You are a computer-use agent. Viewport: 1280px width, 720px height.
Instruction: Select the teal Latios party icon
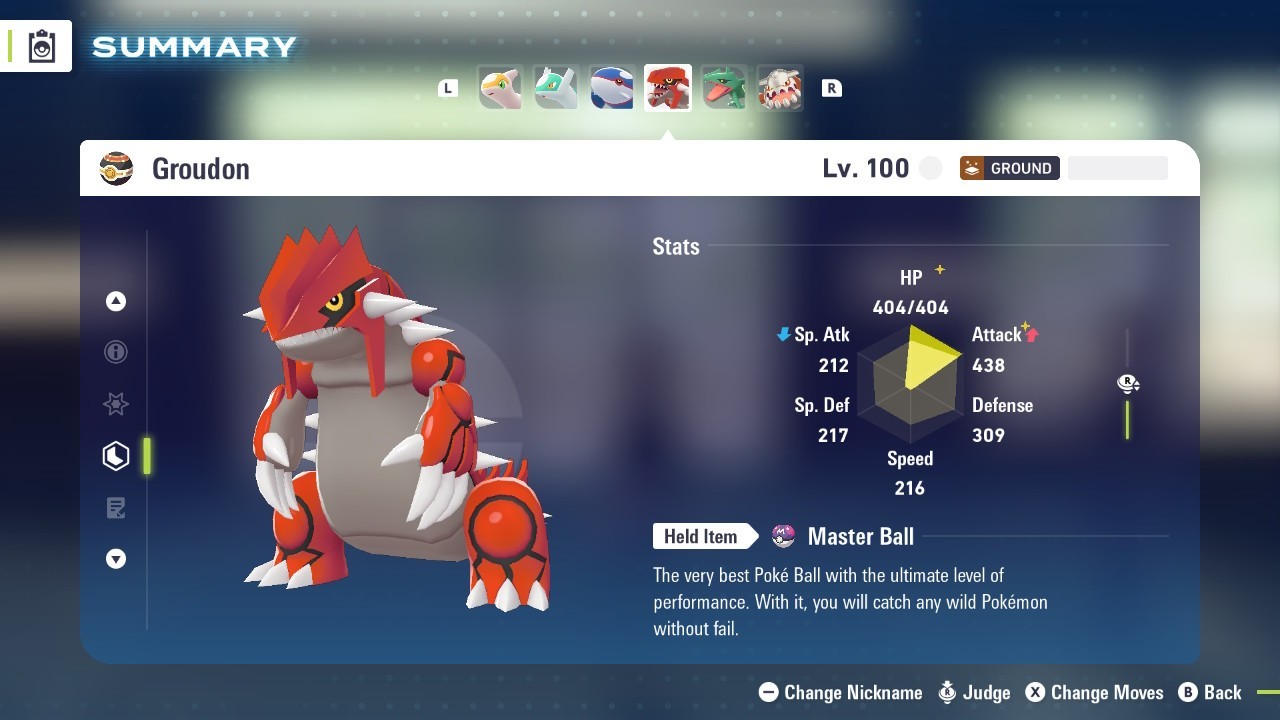point(556,88)
